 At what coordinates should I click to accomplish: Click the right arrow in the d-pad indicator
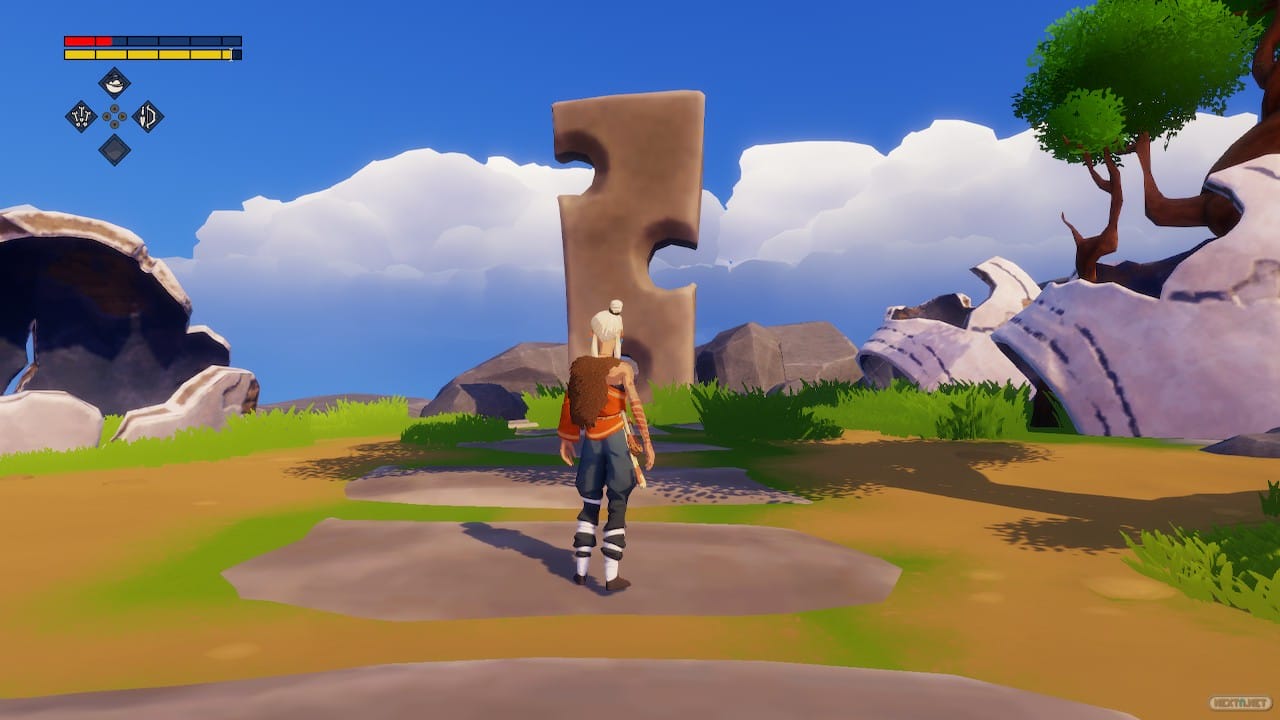click(122, 116)
